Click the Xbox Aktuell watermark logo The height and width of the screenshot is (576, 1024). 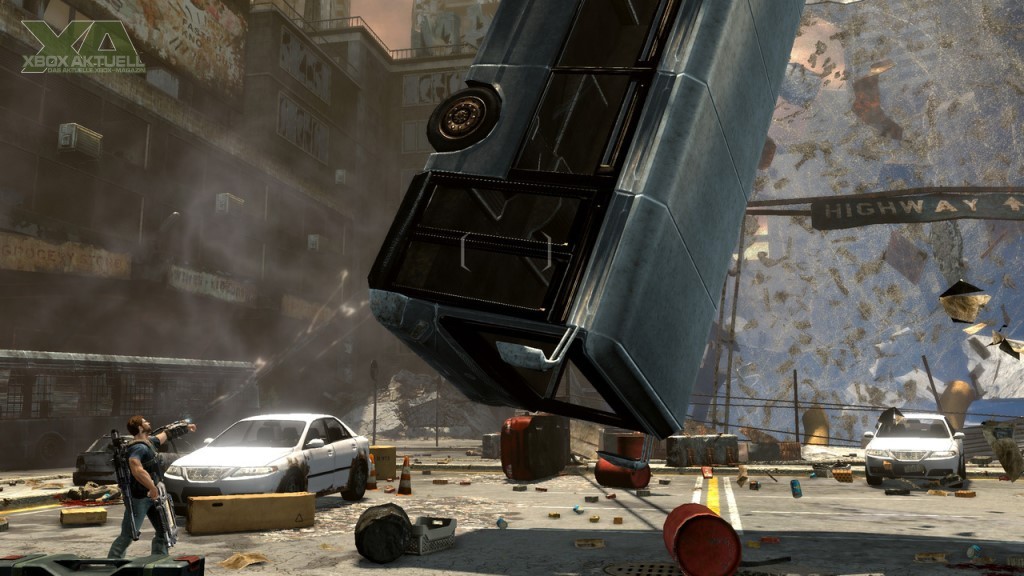click(82, 47)
